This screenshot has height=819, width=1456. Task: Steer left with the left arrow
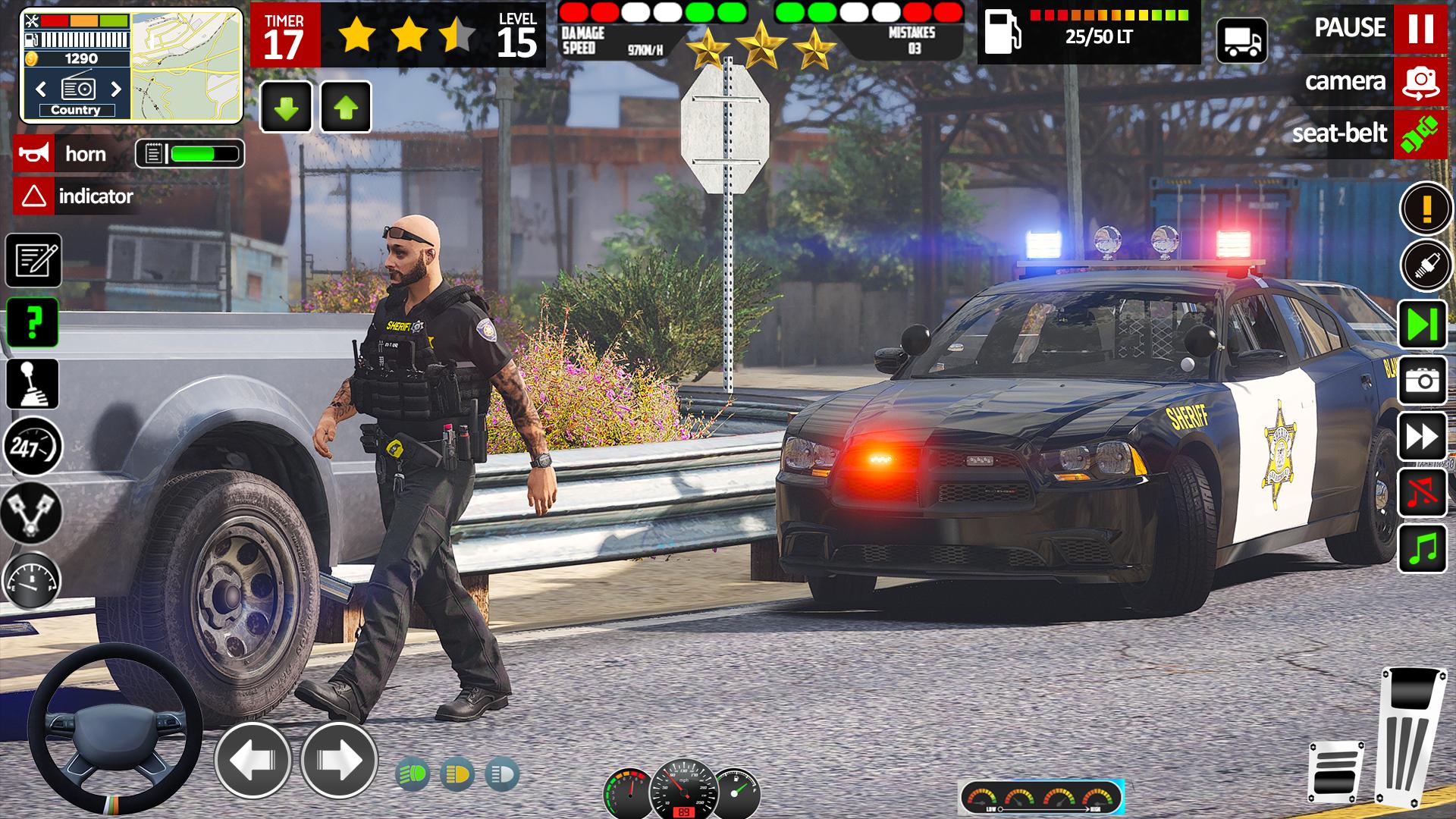[253, 759]
